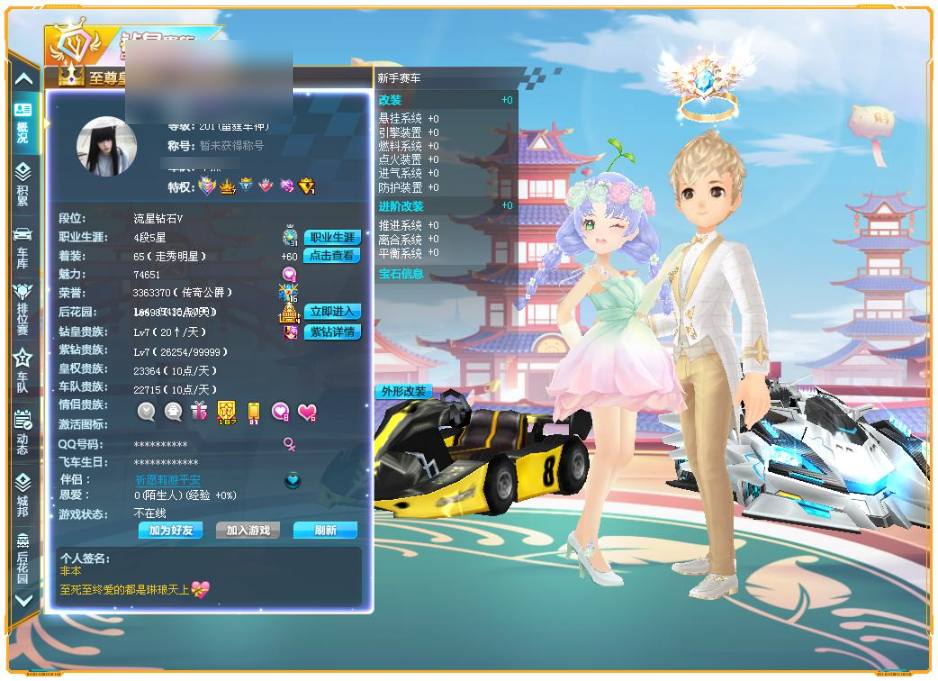
Task: Open the 职业生涯 career button
Action: point(332,237)
